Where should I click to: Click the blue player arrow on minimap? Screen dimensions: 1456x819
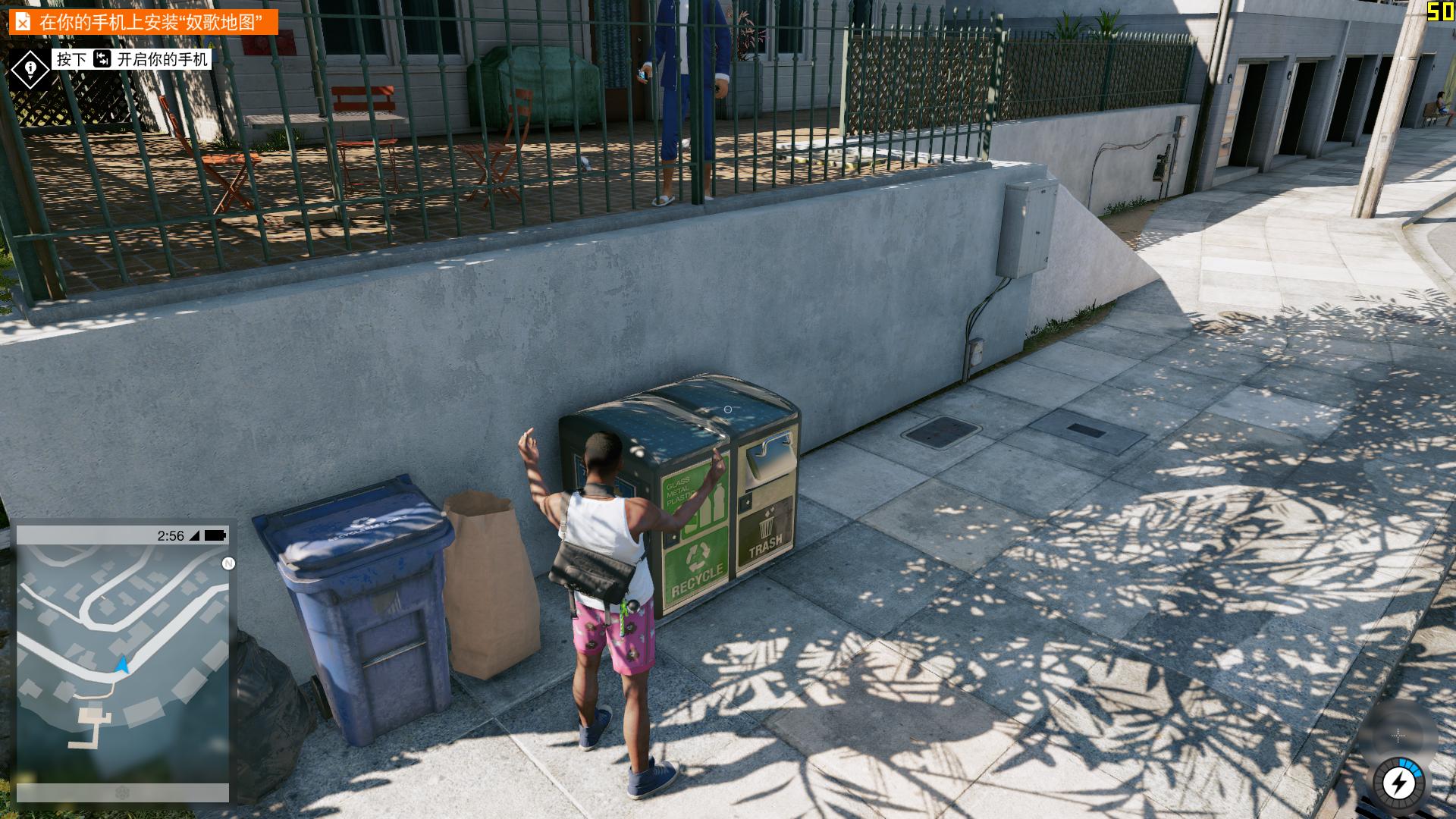click(122, 665)
